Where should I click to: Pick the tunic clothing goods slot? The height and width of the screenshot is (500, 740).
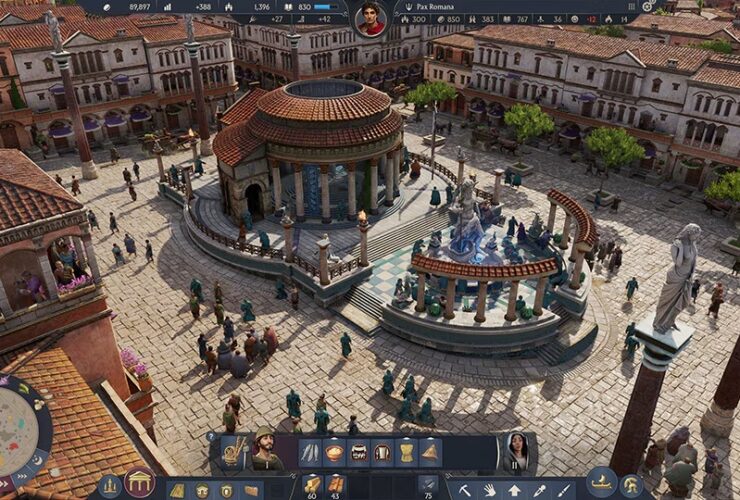406,452
